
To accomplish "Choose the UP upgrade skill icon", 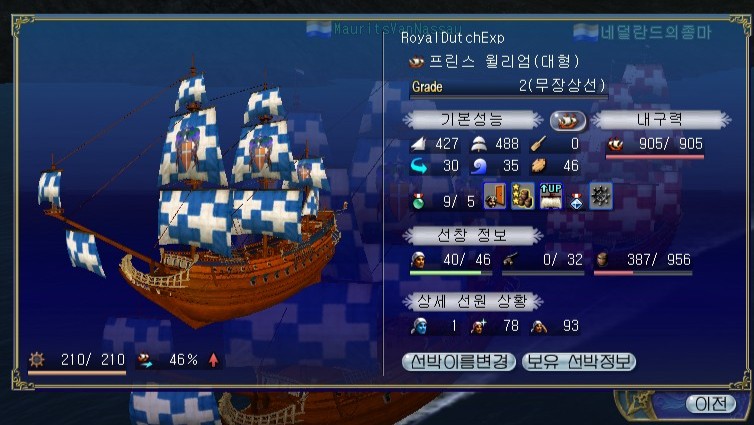I will click(x=550, y=197).
